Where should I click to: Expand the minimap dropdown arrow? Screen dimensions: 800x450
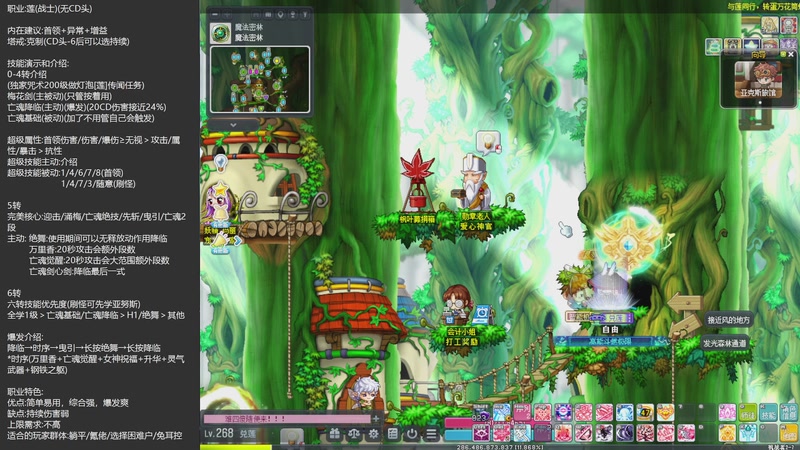[x=231, y=124]
